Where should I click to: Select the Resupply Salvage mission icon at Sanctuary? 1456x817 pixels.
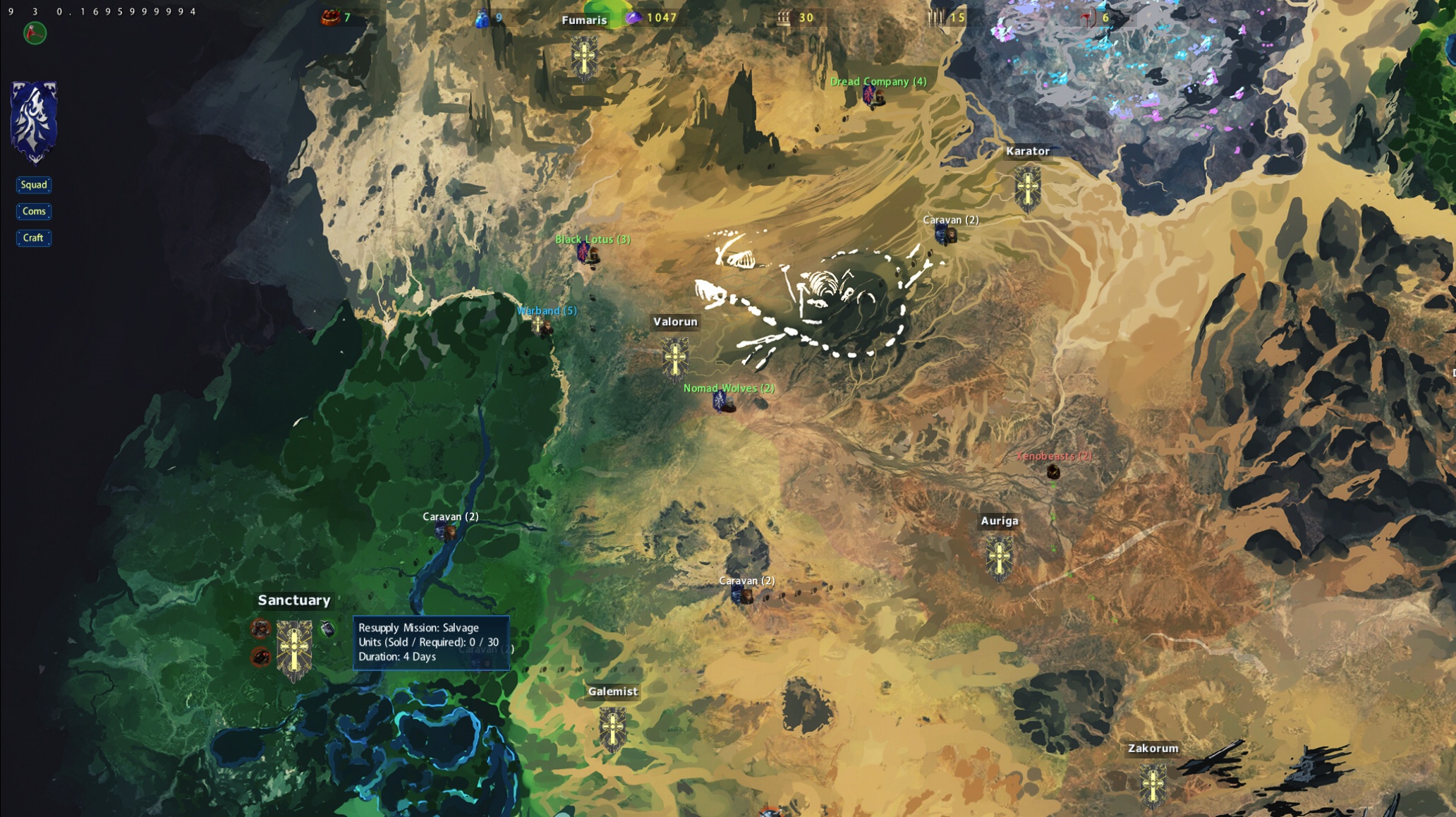[x=328, y=629]
